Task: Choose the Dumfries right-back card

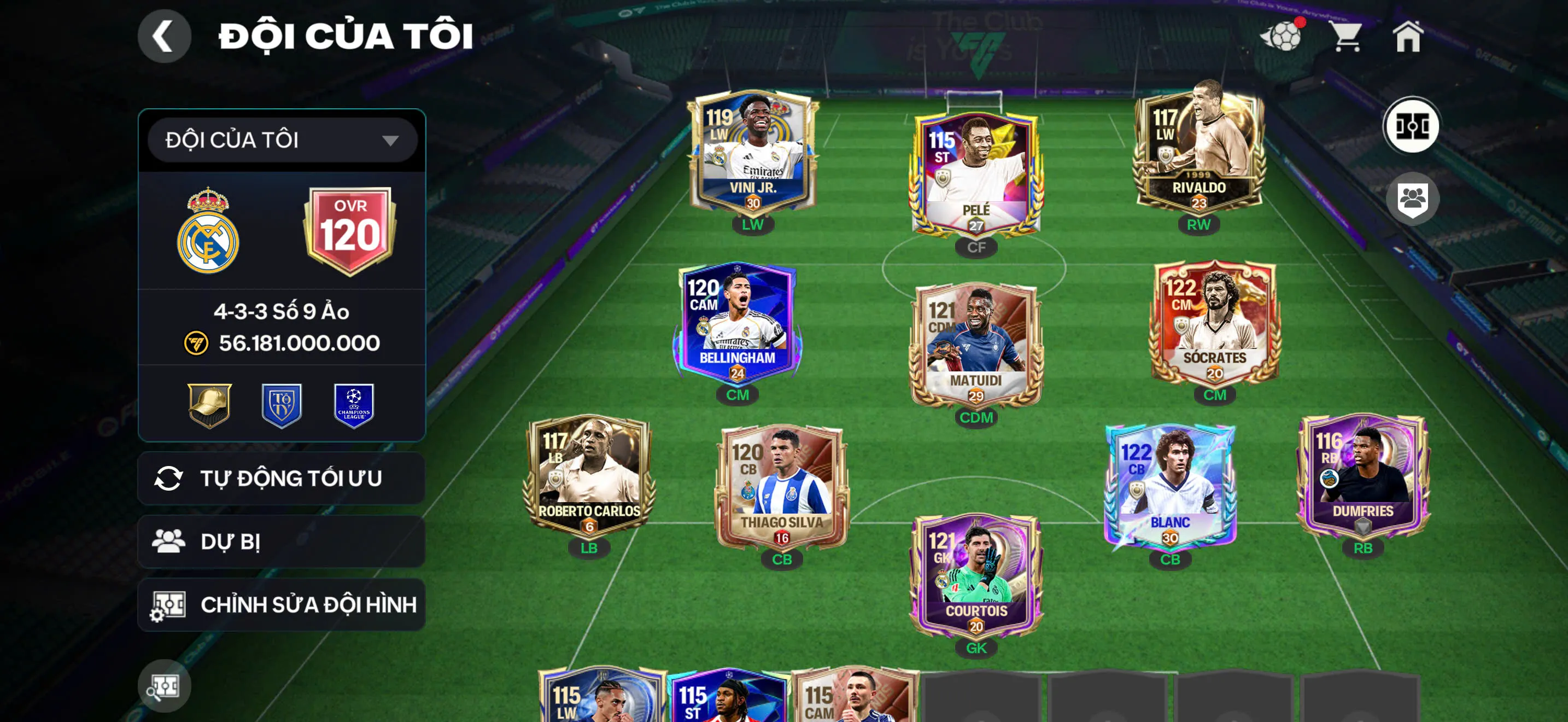Action: click(x=1363, y=475)
